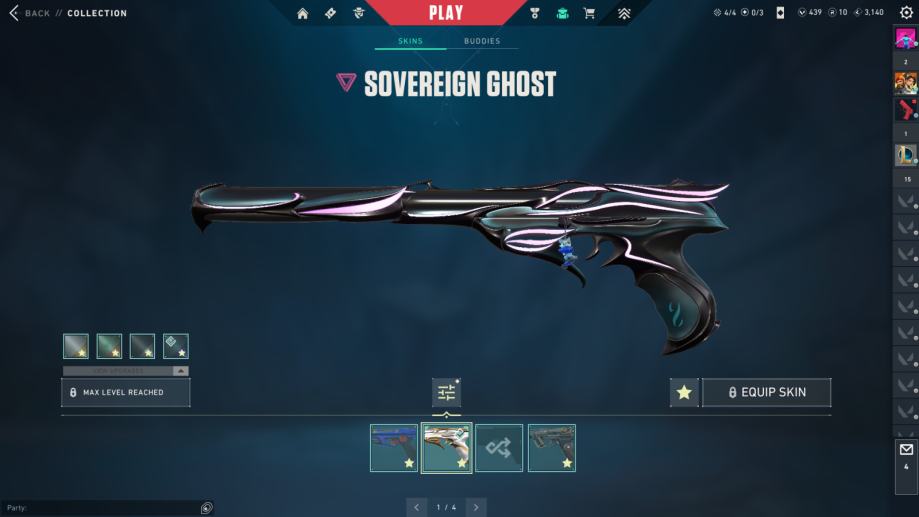Click the red PLAY button
The width and height of the screenshot is (919, 517).
pos(446,13)
